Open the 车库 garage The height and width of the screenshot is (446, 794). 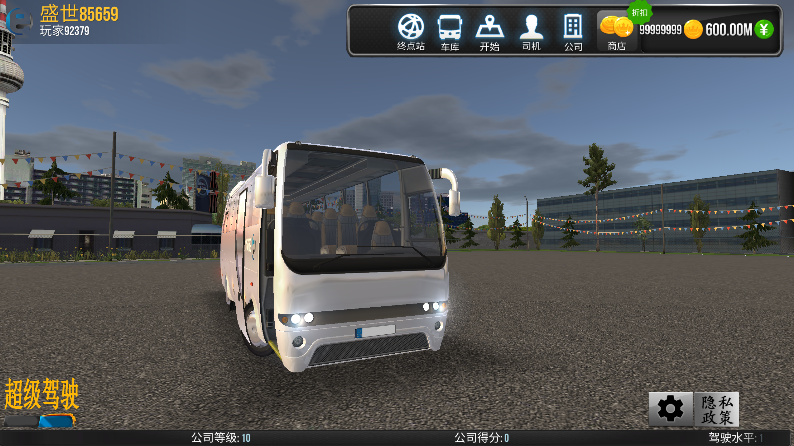click(450, 31)
